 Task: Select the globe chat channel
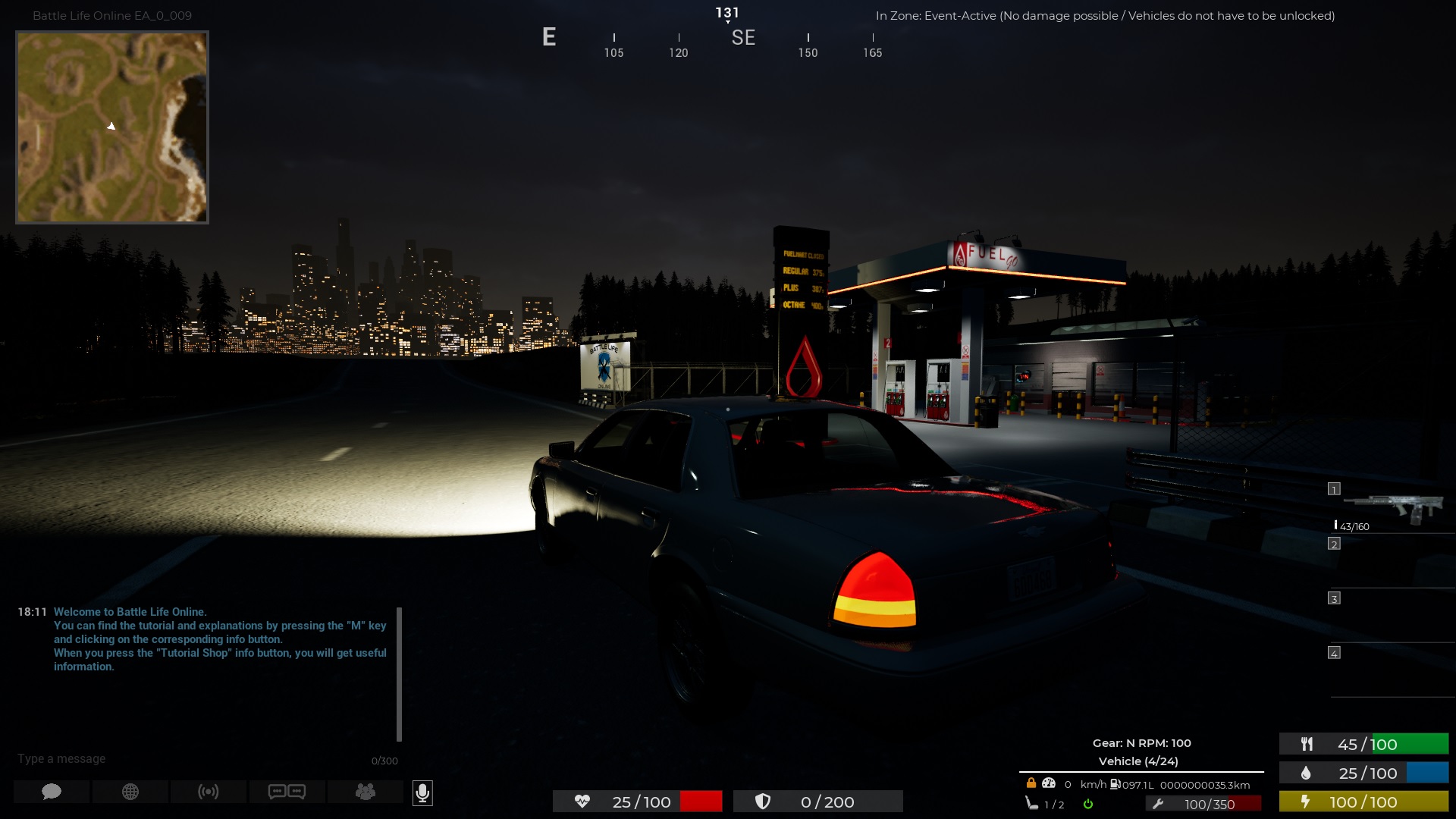pyautogui.click(x=130, y=792)
